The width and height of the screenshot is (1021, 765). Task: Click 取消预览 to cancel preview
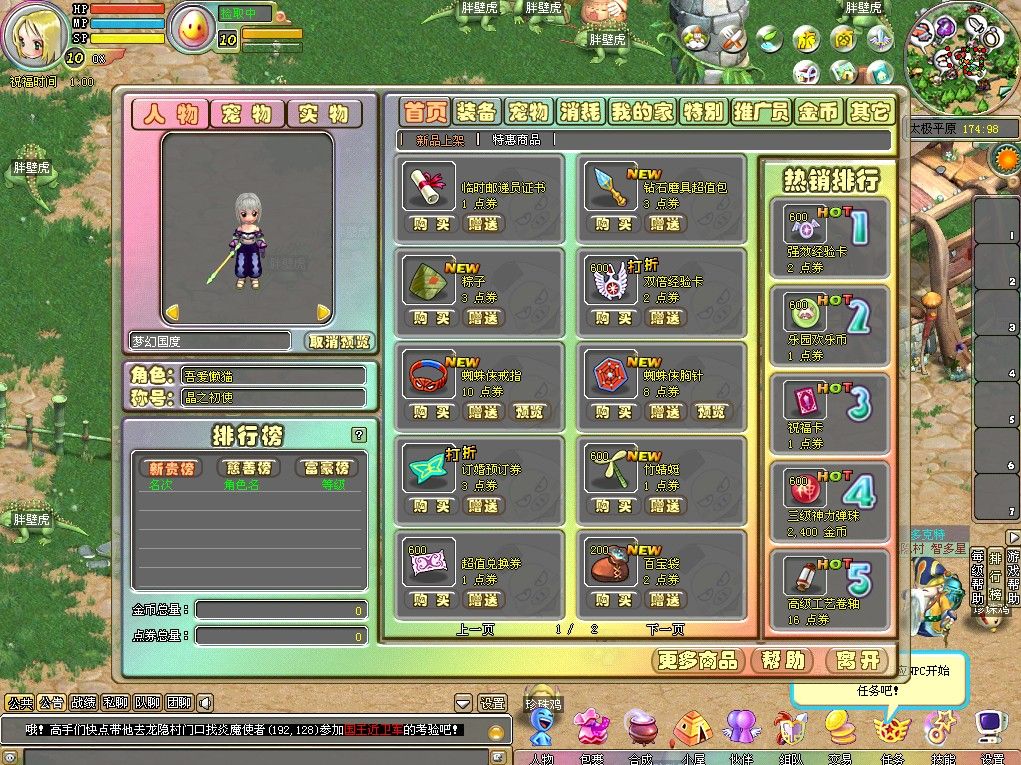[x=339, y=341]
